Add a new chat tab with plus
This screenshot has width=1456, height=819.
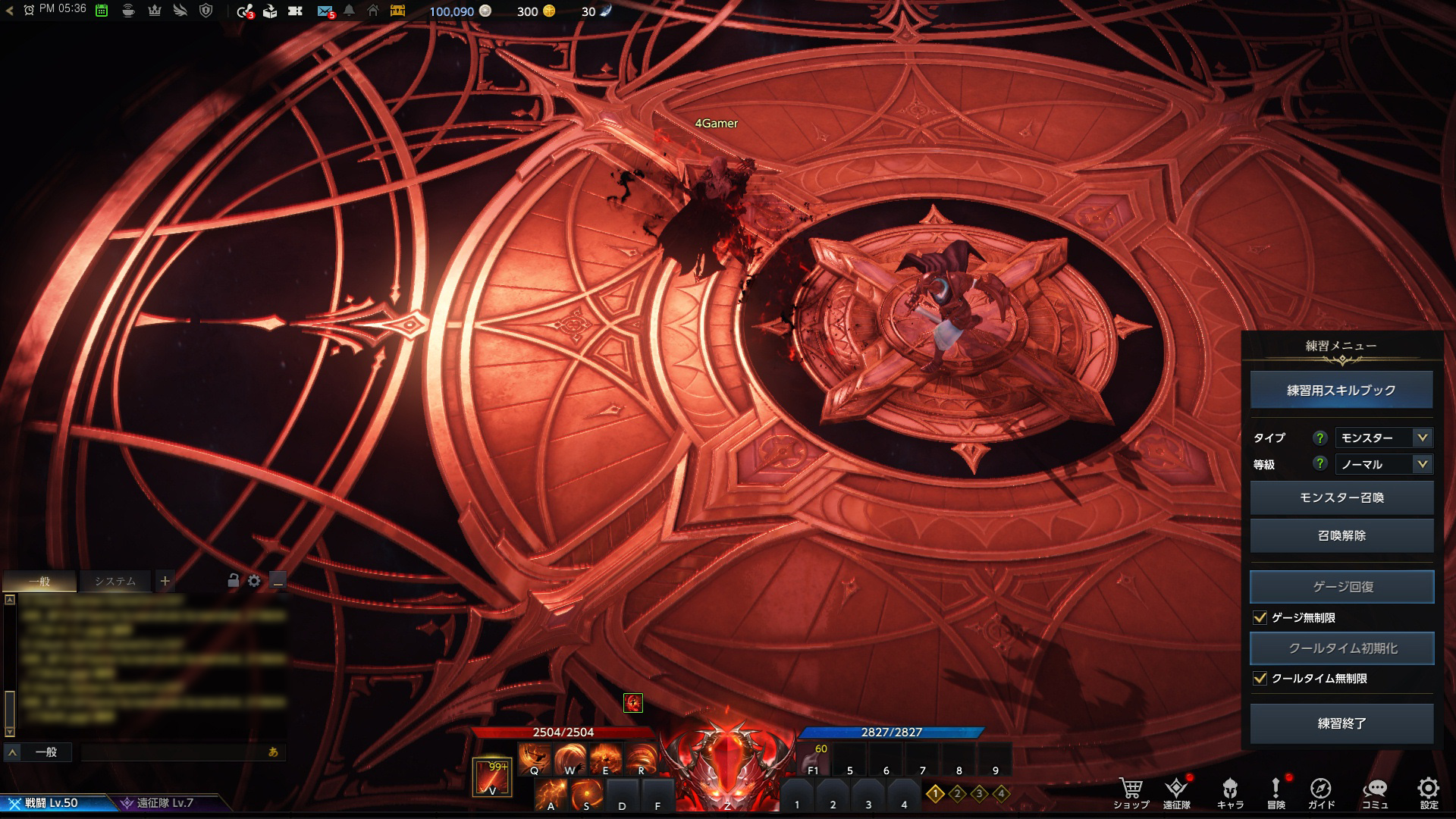(165, 582)
